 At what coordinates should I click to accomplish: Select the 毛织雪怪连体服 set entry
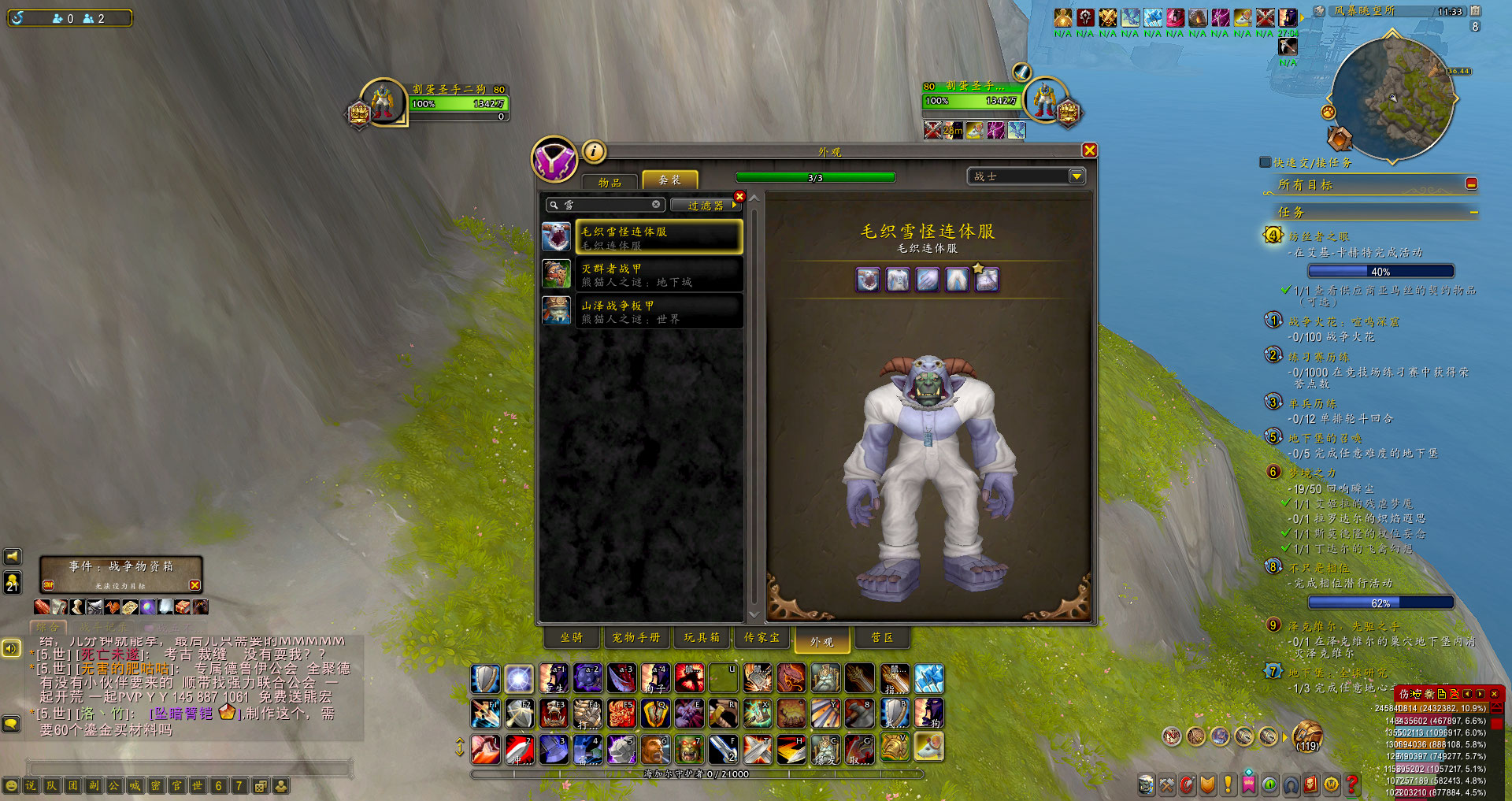(x=659, y=237)
